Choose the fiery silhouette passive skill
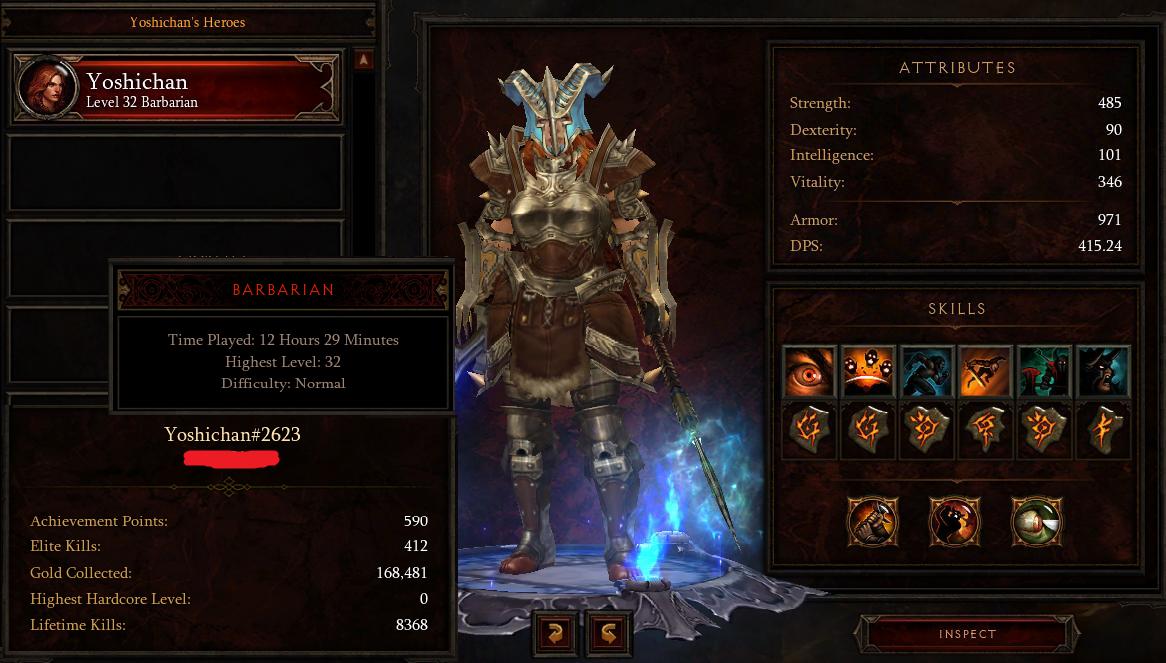The width and height of the screenshot is (1166, 663). pos(954,521)
